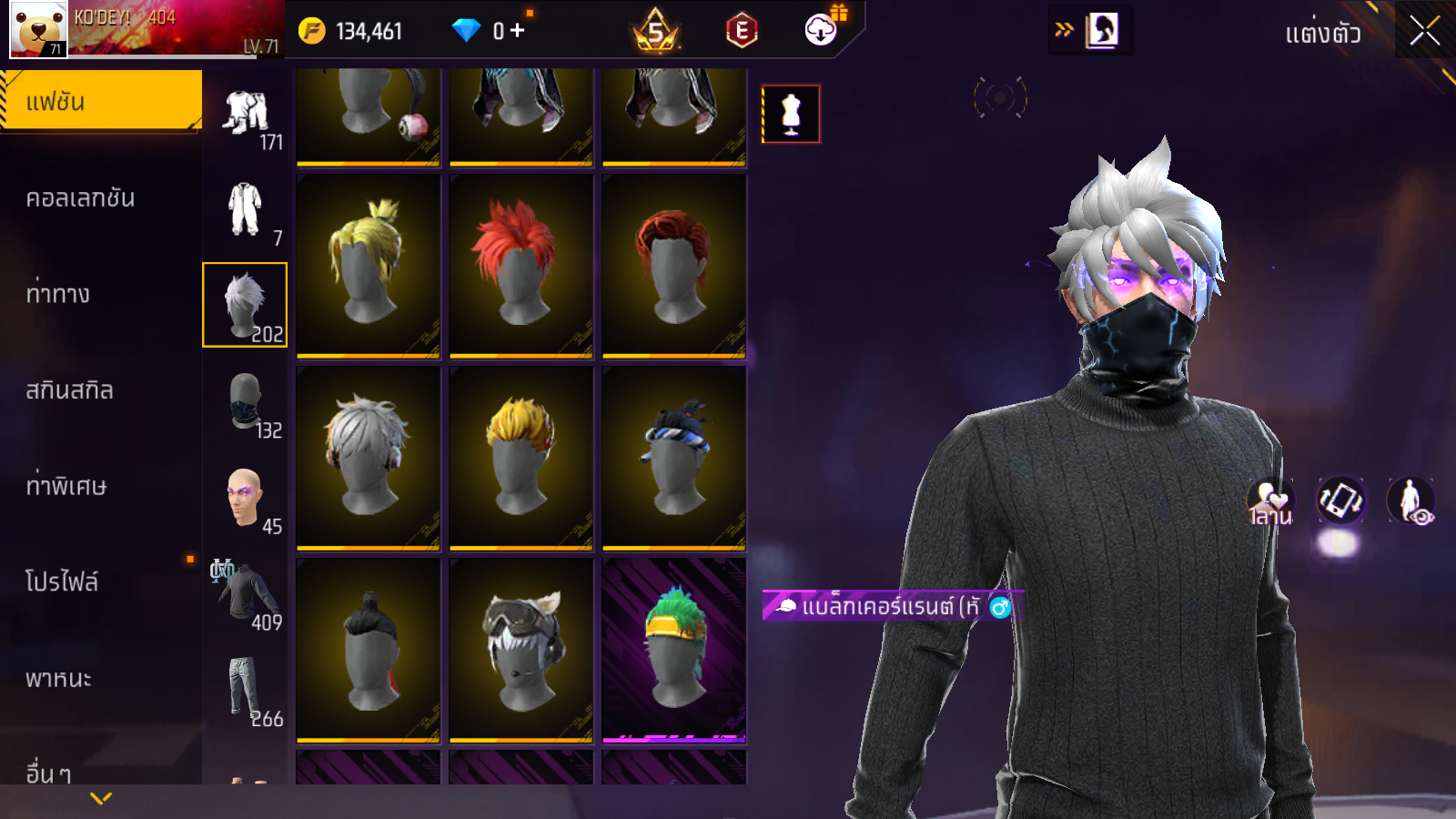The image size is (1456, 819).
Task: Open the ท่าพิเศษ tab
Action: coord(66,486)
